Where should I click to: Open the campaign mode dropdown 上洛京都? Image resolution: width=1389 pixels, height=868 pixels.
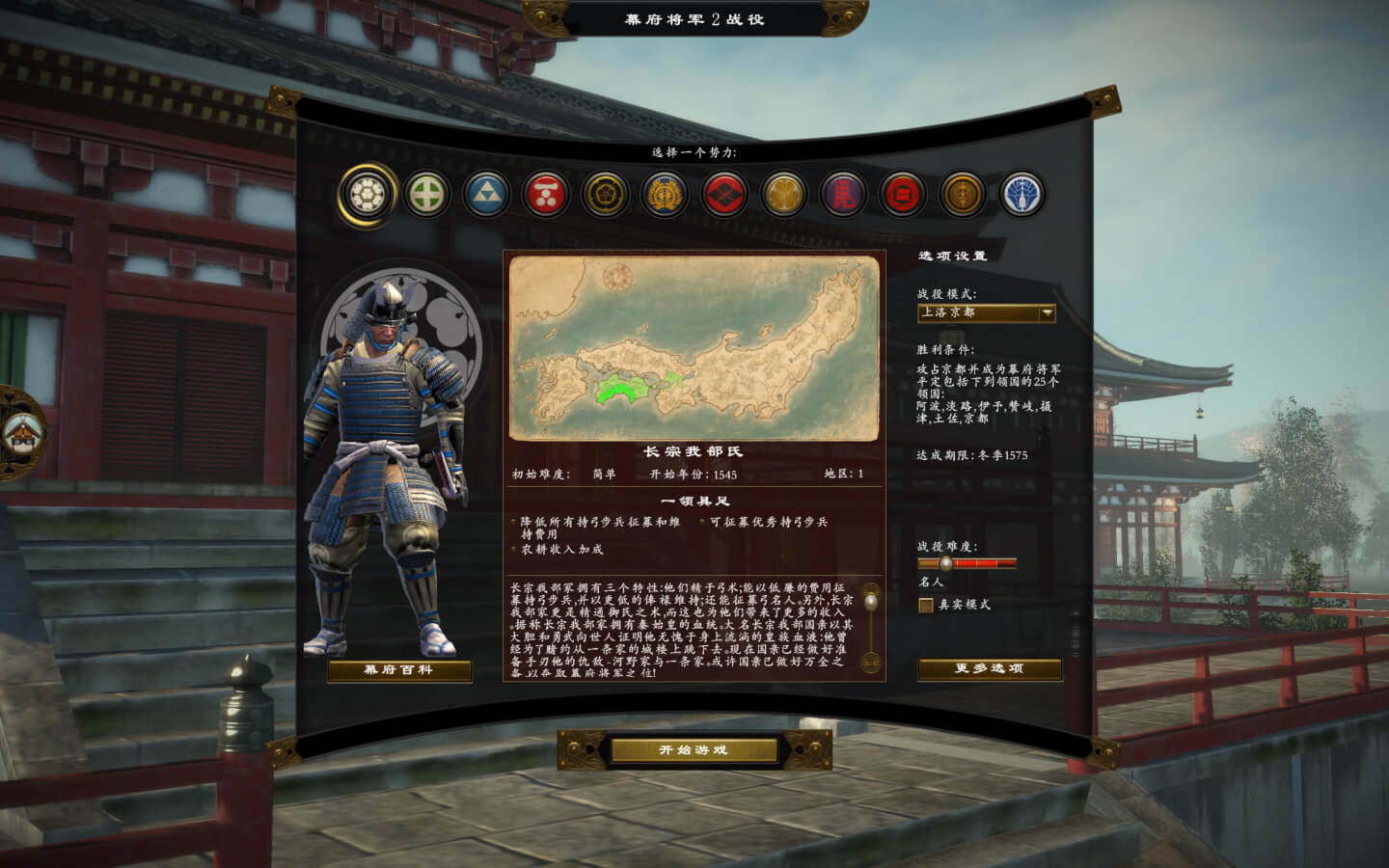tap(986, 312)
